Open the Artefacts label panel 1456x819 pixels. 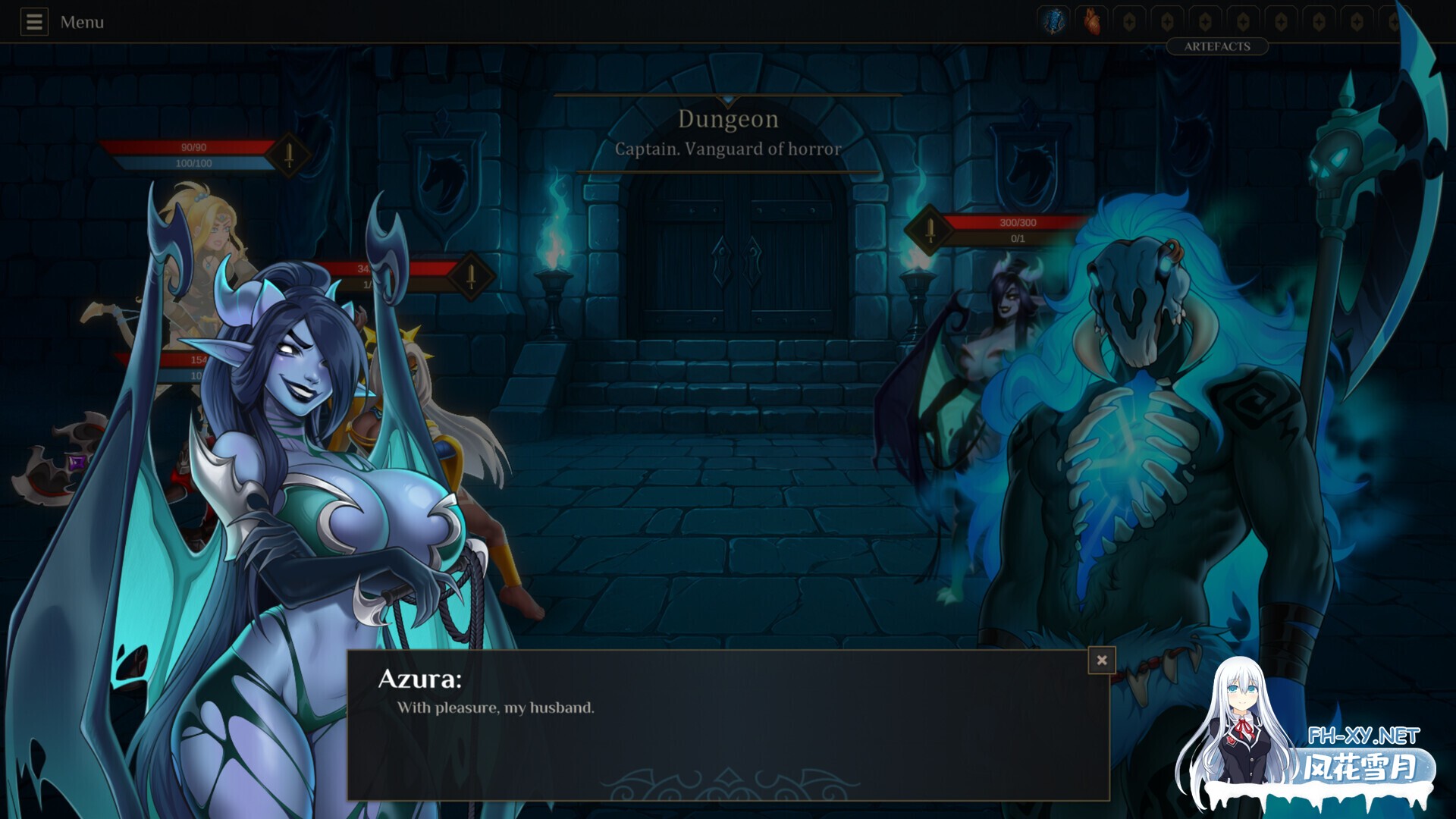click(x=1216, y=46)
